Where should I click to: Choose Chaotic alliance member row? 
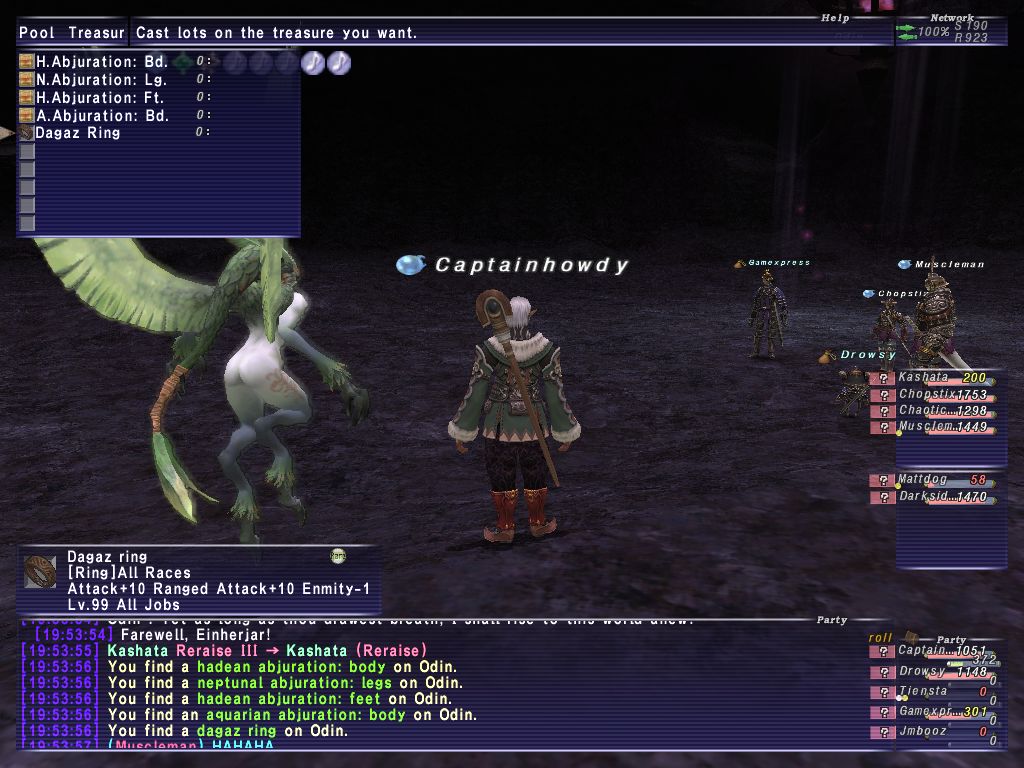(930, 411)
